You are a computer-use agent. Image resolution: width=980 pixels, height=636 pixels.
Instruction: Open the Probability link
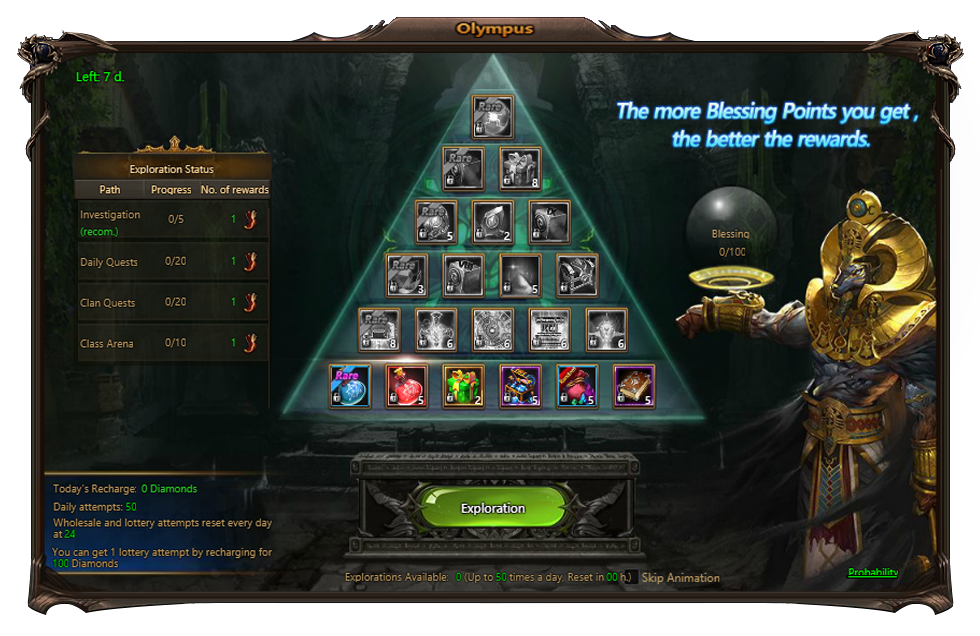coord(872,573)
